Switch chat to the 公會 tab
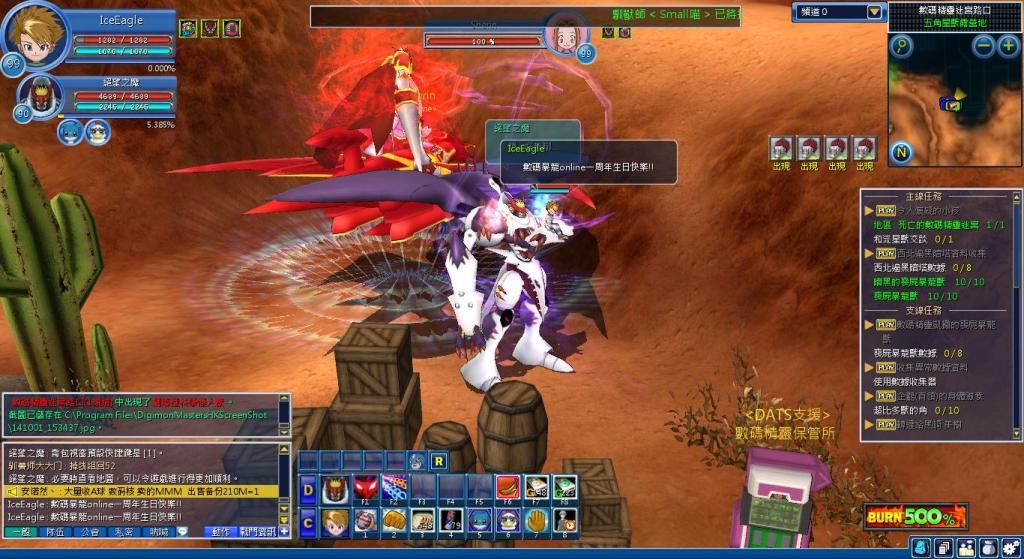This screenshot has height=559, width=1024. pyautogui.click(x=90, y=532)
